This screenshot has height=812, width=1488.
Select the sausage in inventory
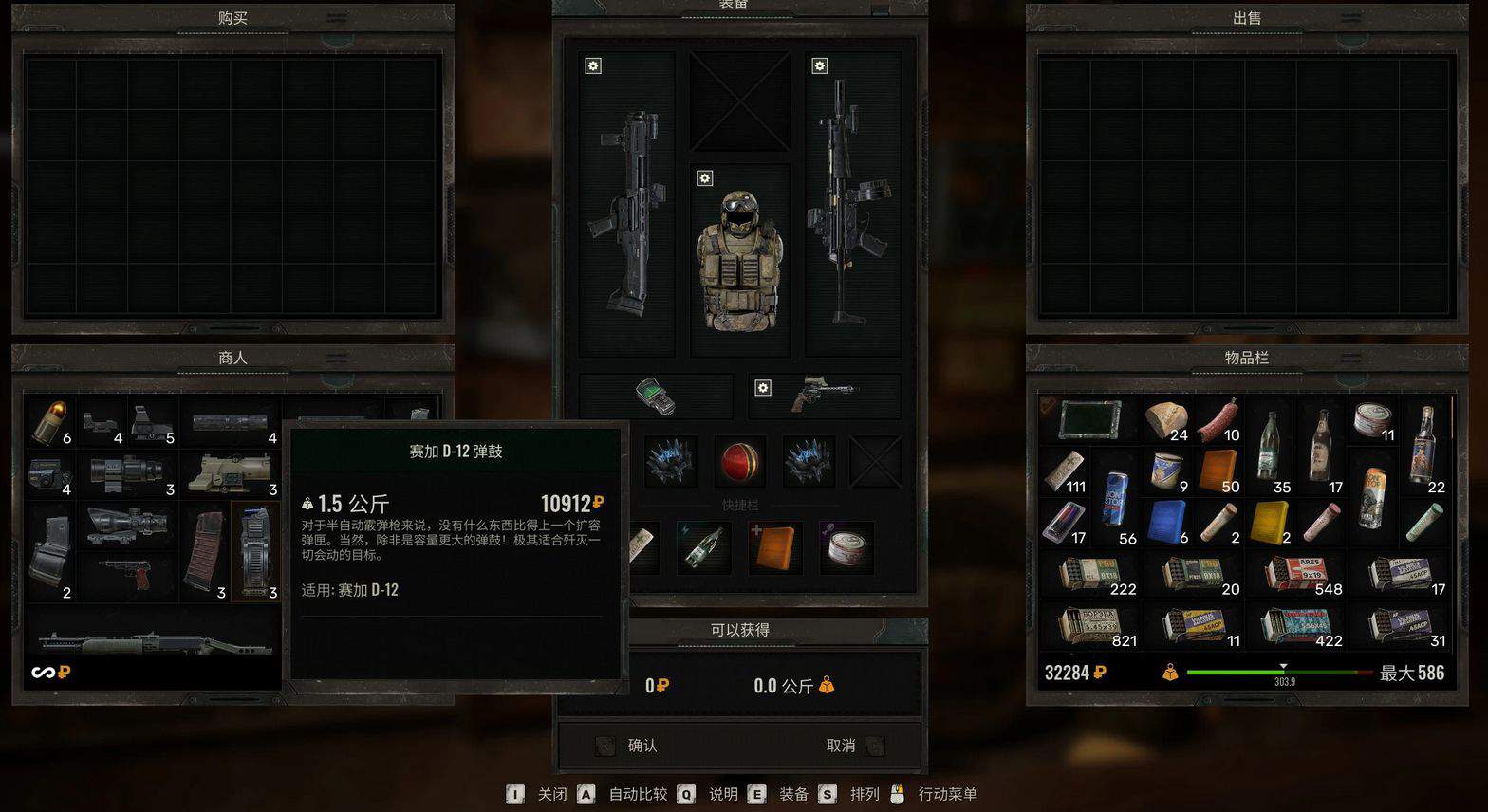[1218, 420]
